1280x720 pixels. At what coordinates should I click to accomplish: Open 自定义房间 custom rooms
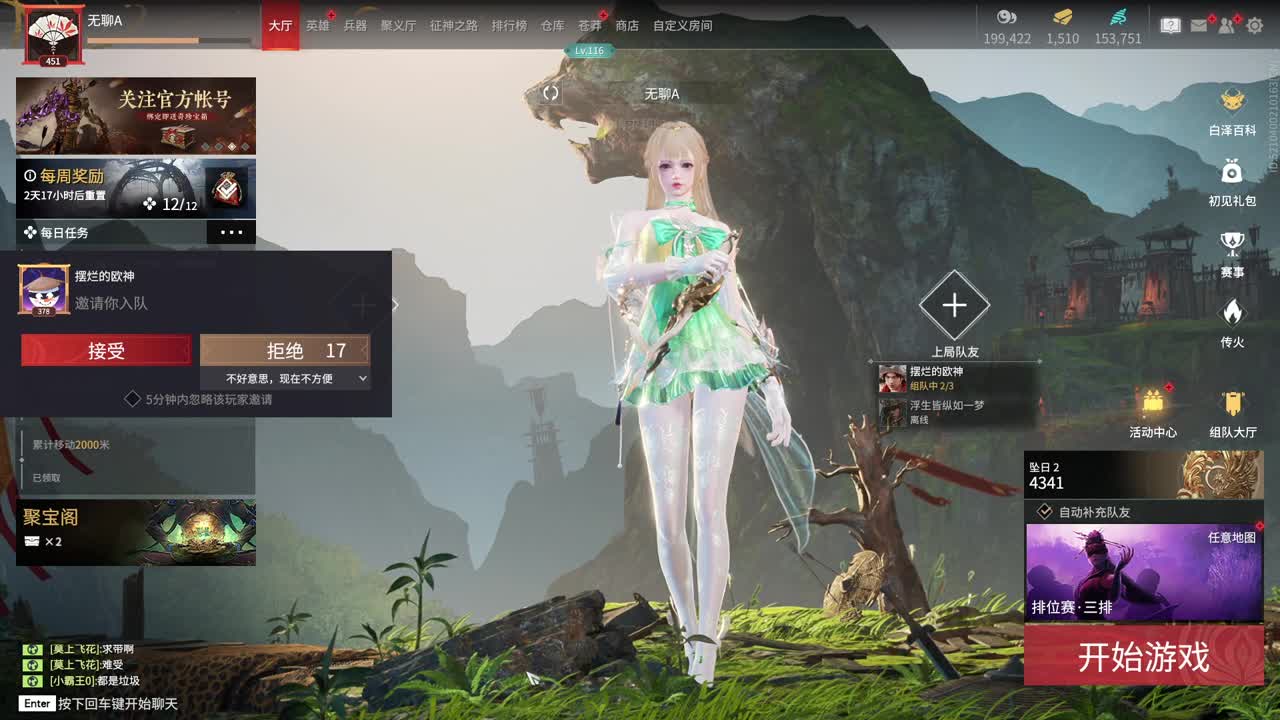click(682, 25)
